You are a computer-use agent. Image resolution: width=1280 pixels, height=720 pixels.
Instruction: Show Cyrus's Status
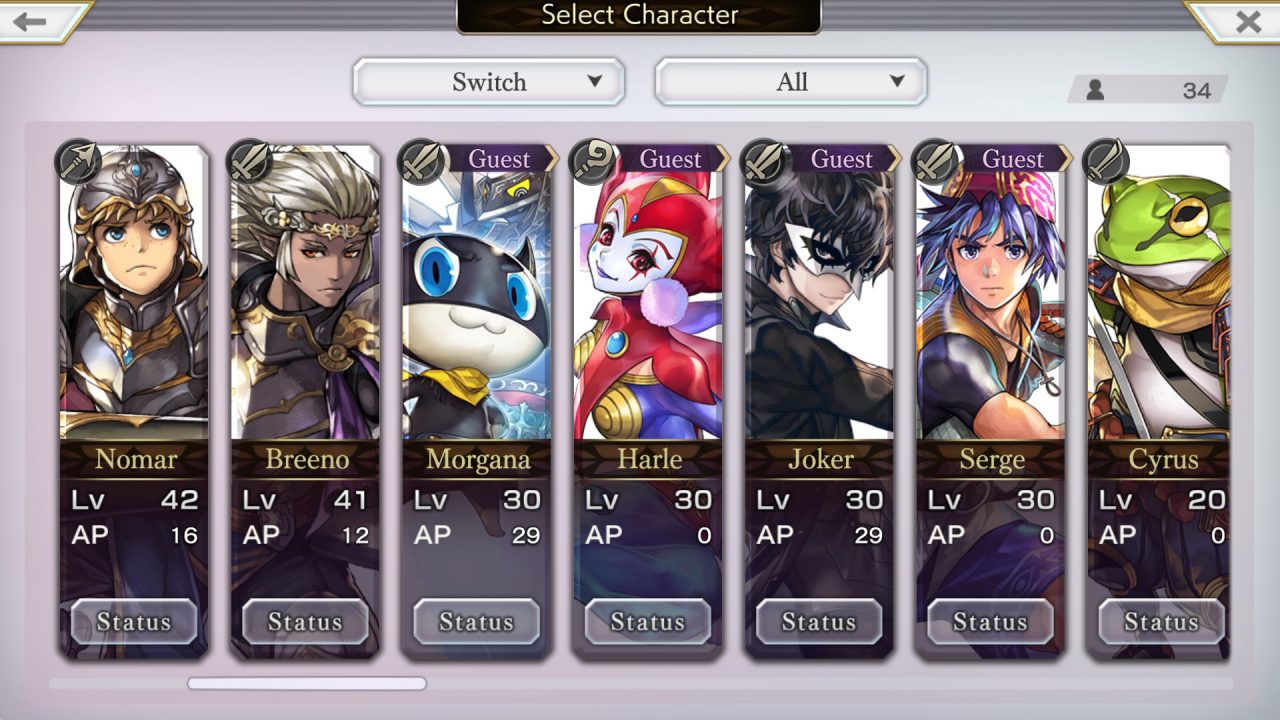(x=1161, y=622)
